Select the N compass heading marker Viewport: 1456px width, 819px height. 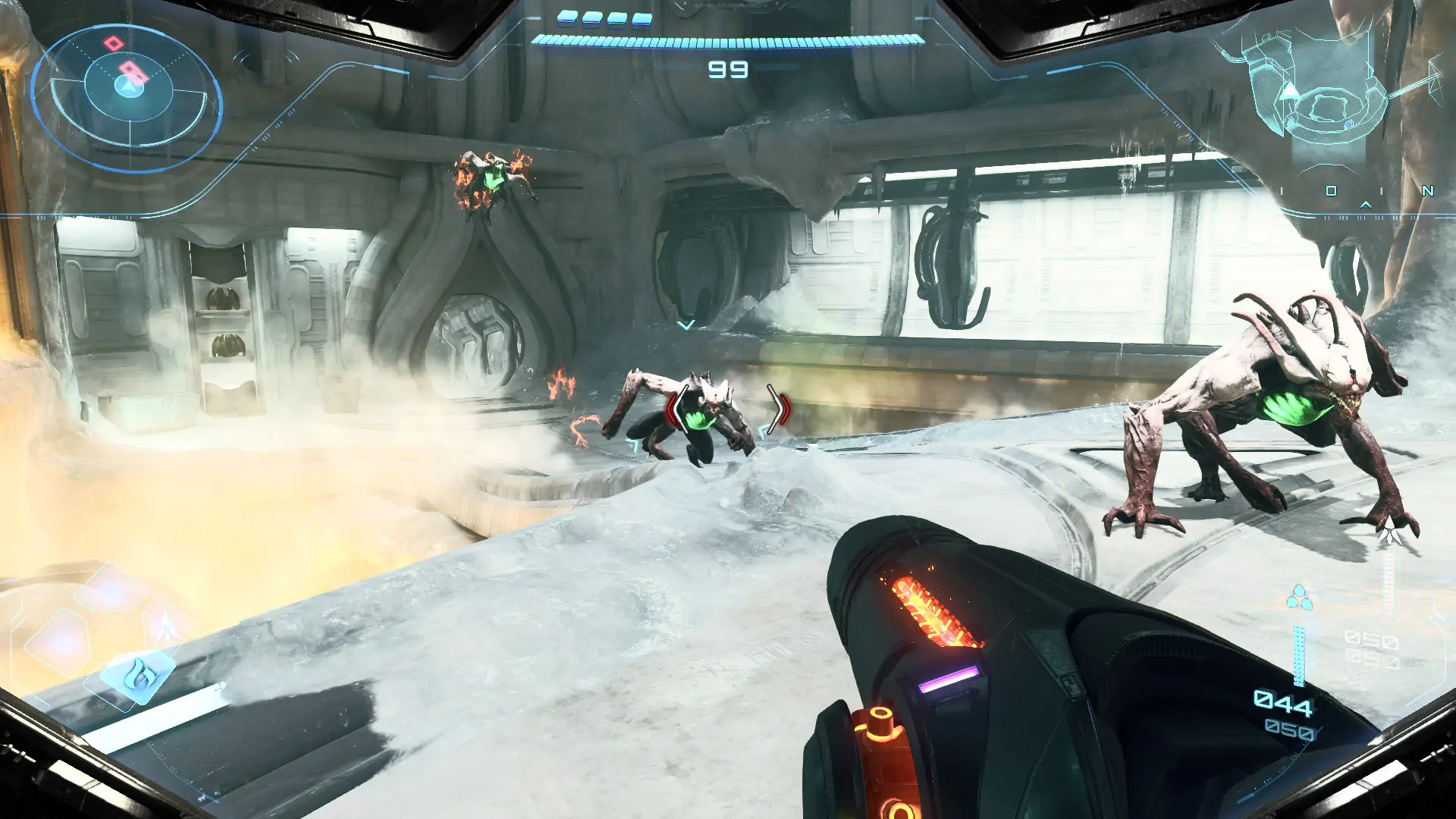(1427, 191)
